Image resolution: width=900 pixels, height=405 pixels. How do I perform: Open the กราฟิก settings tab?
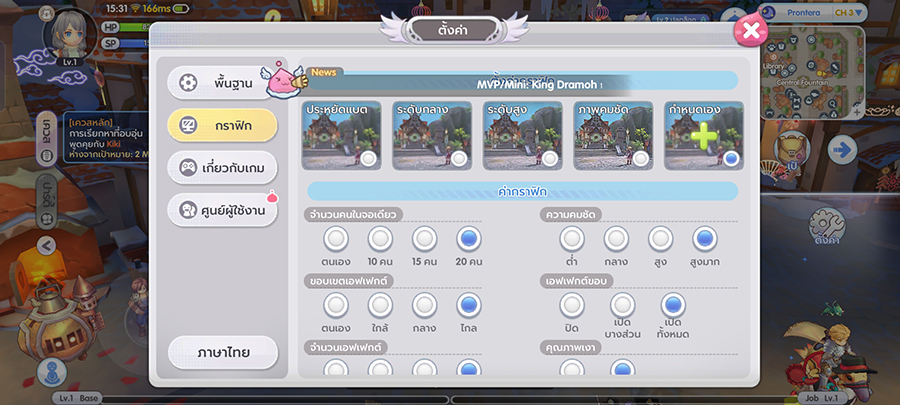coord(221,124)
